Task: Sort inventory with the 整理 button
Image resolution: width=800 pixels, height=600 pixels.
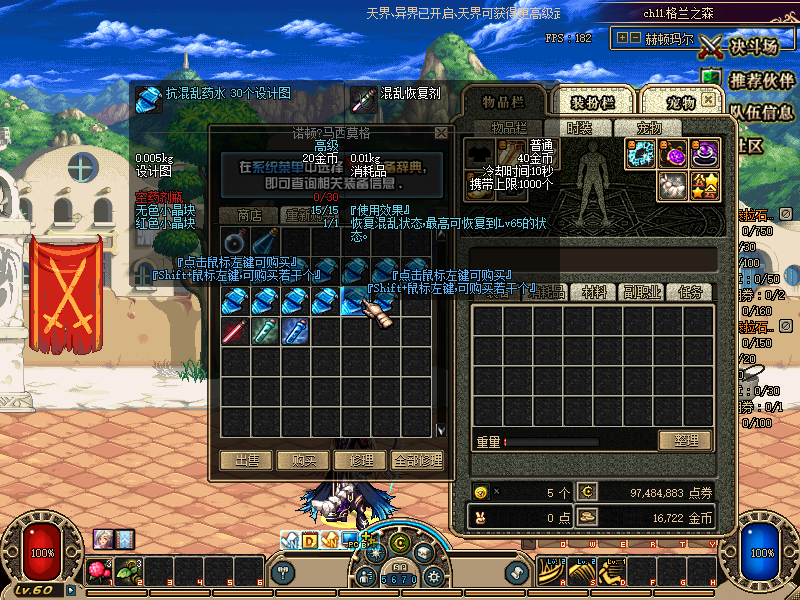Action: tap(685, 441)
